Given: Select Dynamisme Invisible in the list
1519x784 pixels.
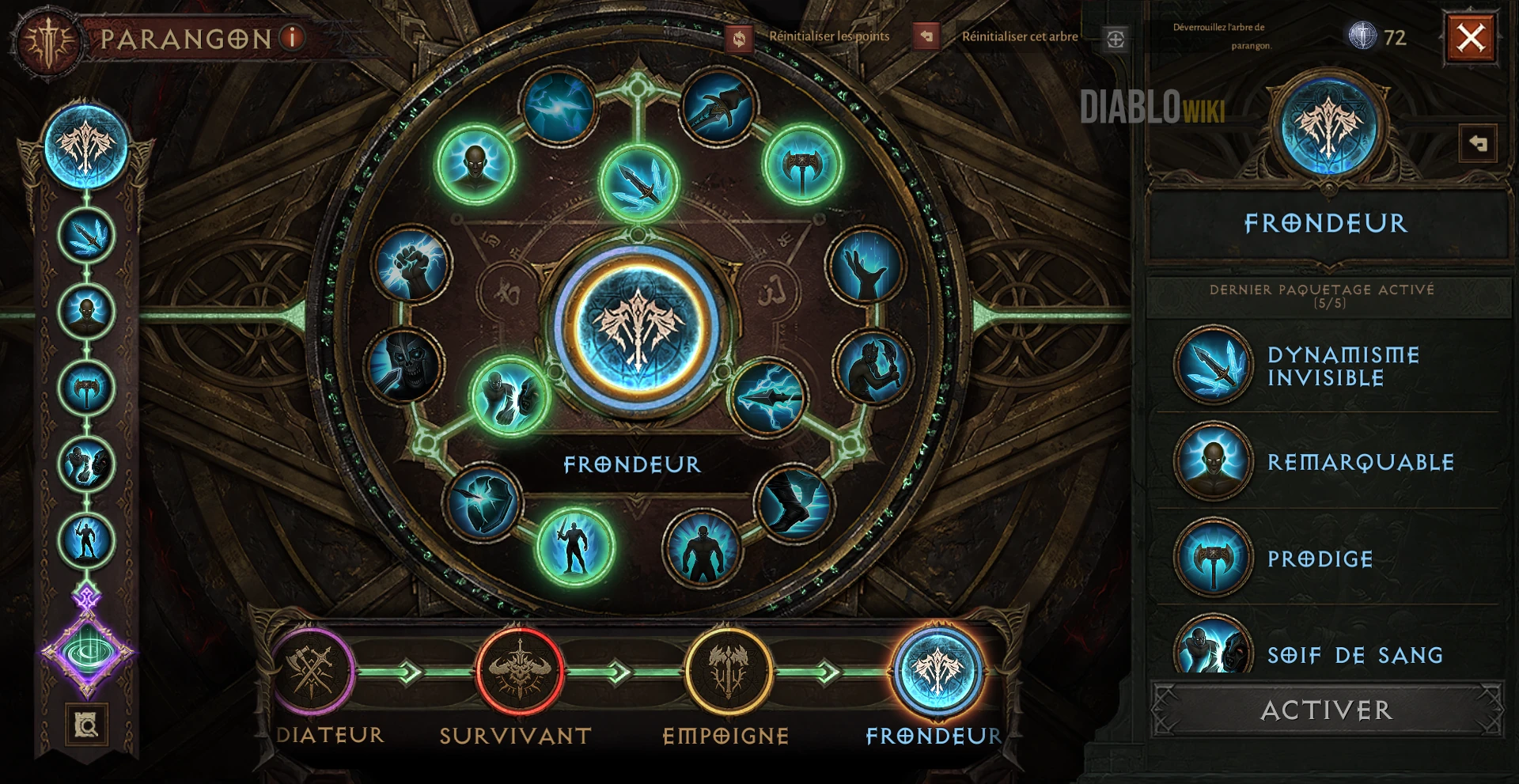Looking at the screenshot, I should click(x=1342, y=366).
